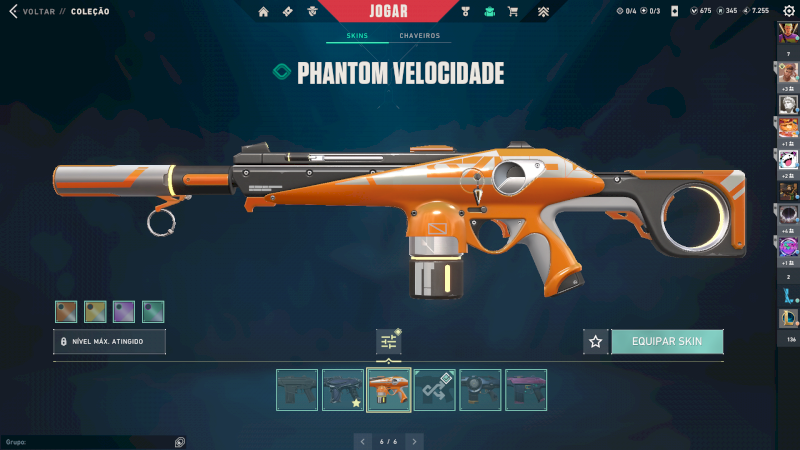Choose the yellow color variant swatch
Viewport: 800px width, 450px height.
coord(95,311)
